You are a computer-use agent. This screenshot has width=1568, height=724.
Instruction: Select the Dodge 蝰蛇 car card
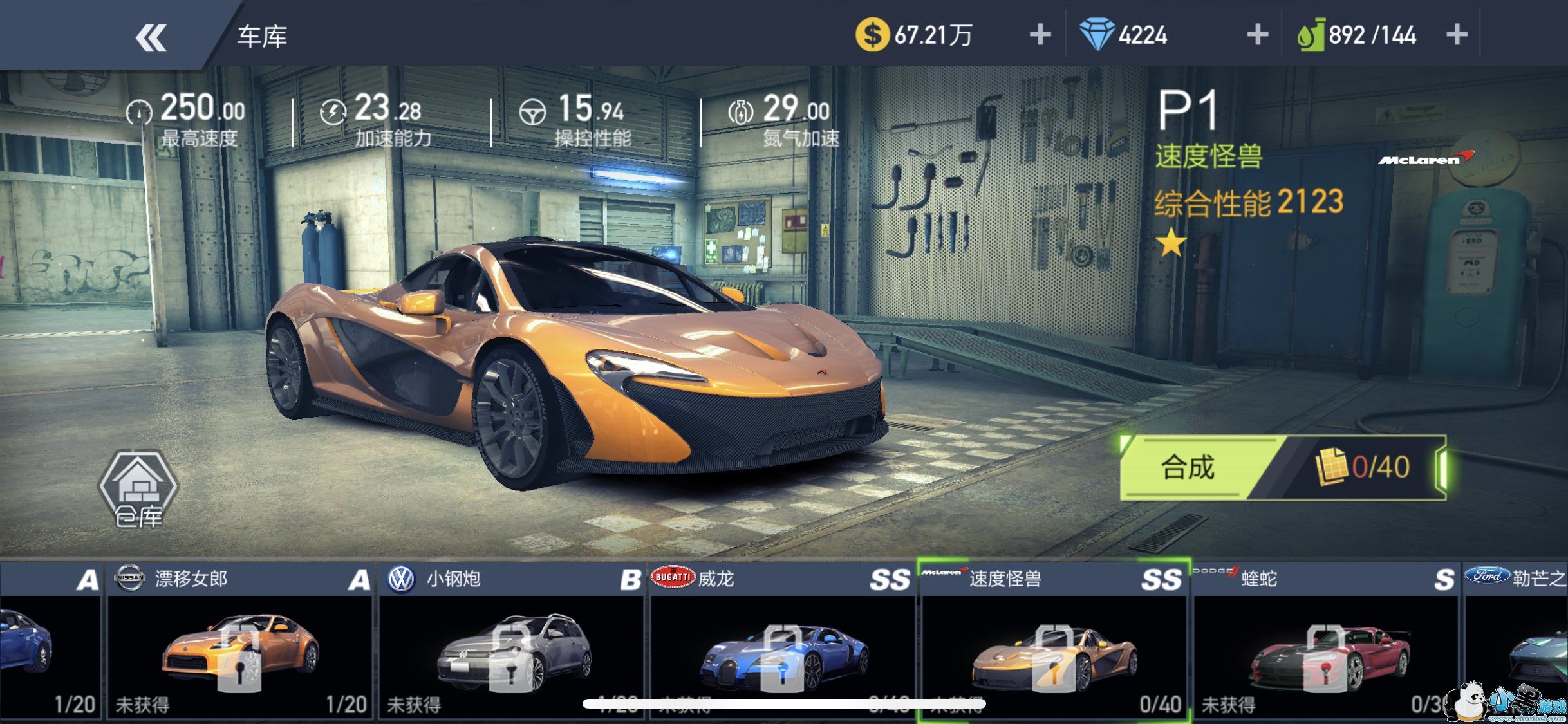click(x=1326, y=642)
